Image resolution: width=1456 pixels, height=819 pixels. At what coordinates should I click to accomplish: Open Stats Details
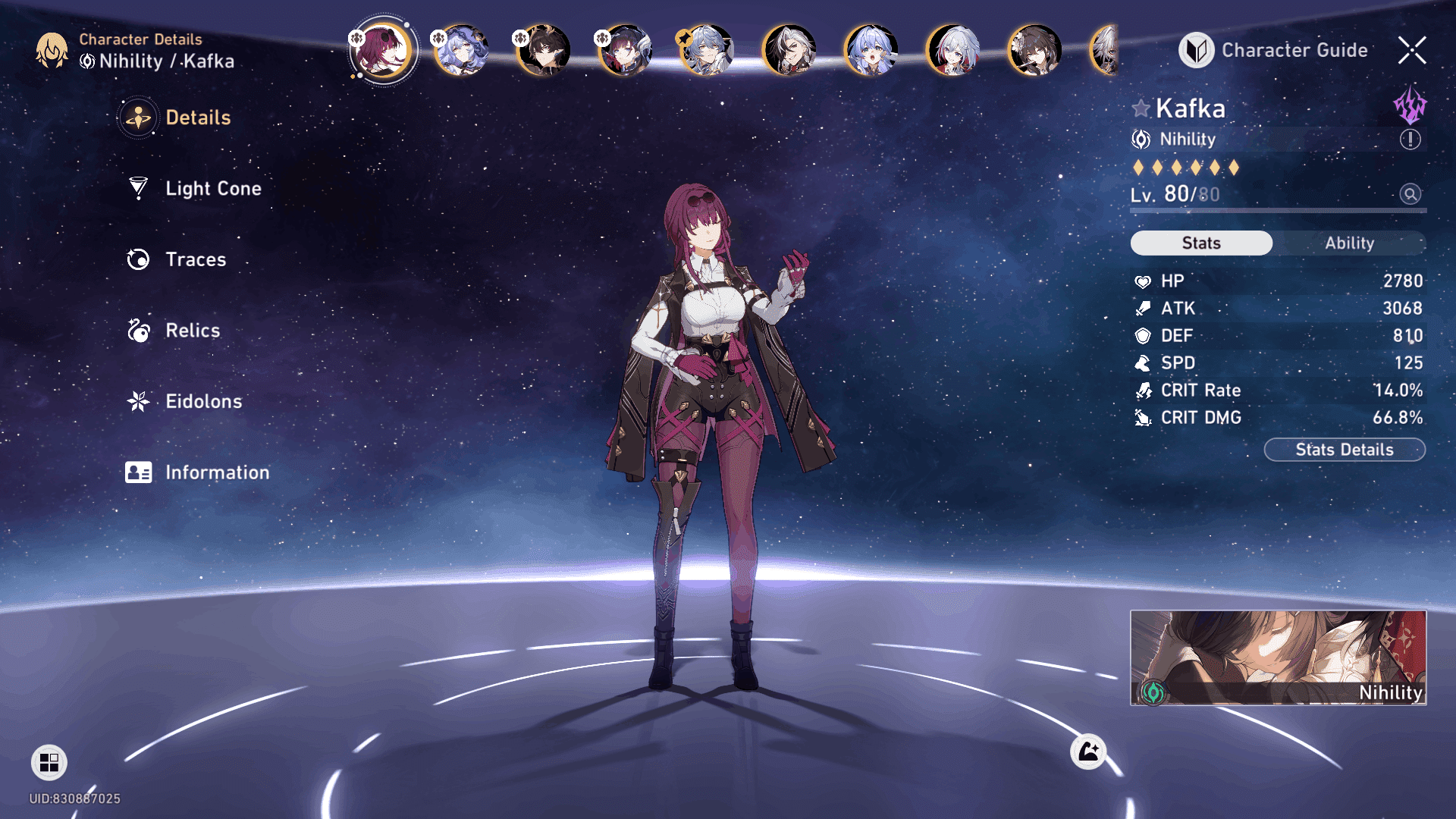pos(1344,450)
